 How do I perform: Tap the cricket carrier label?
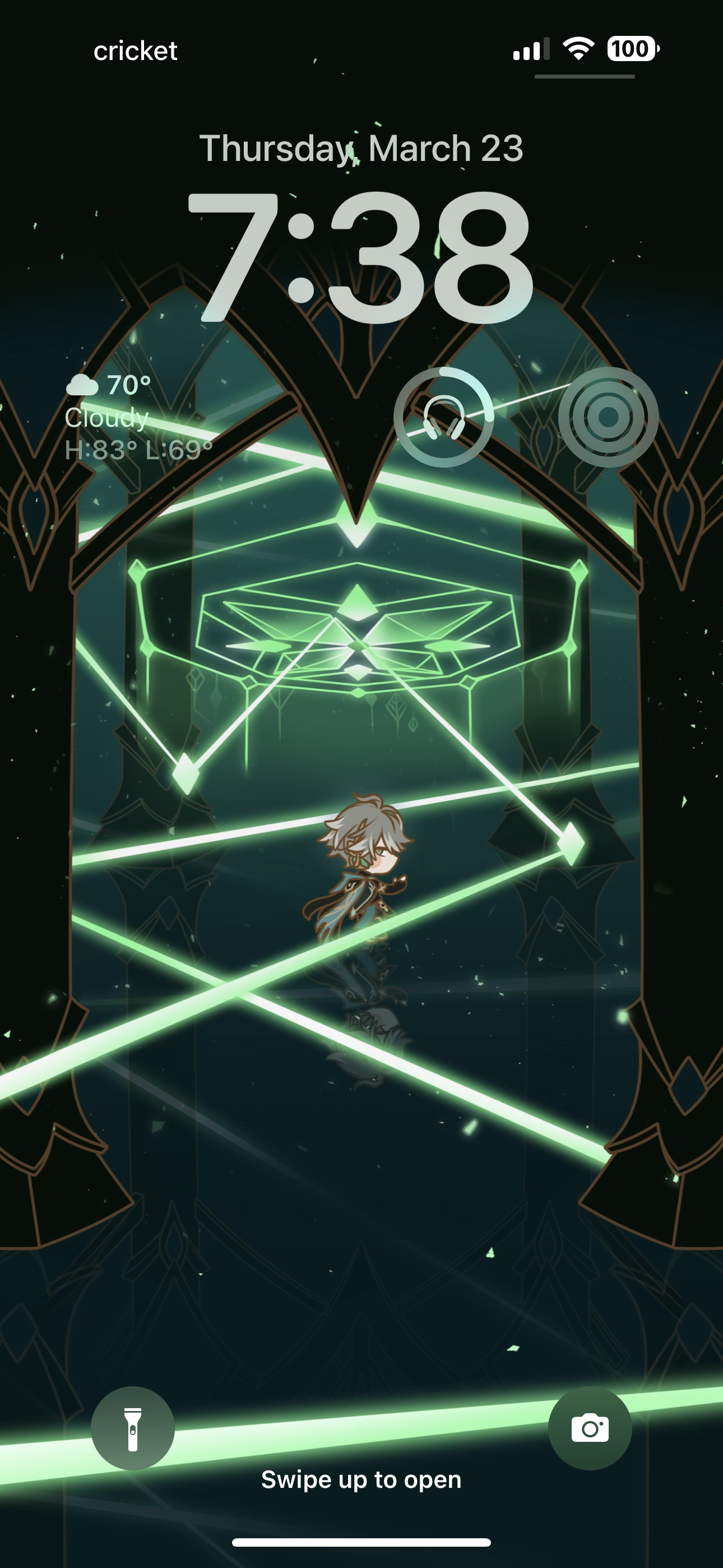134,51
